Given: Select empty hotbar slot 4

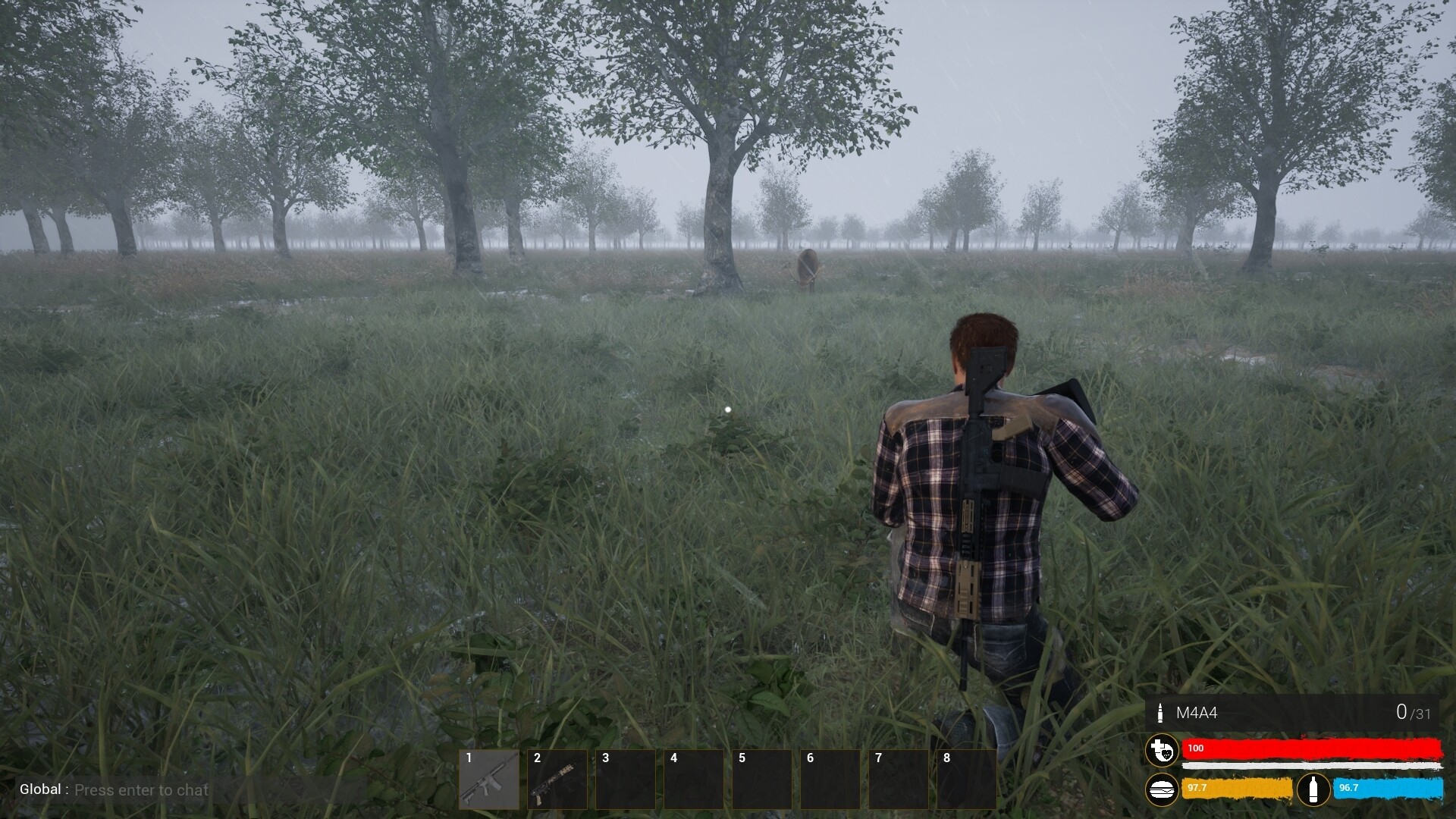Looking at the screenshot, I should point(694,780).
